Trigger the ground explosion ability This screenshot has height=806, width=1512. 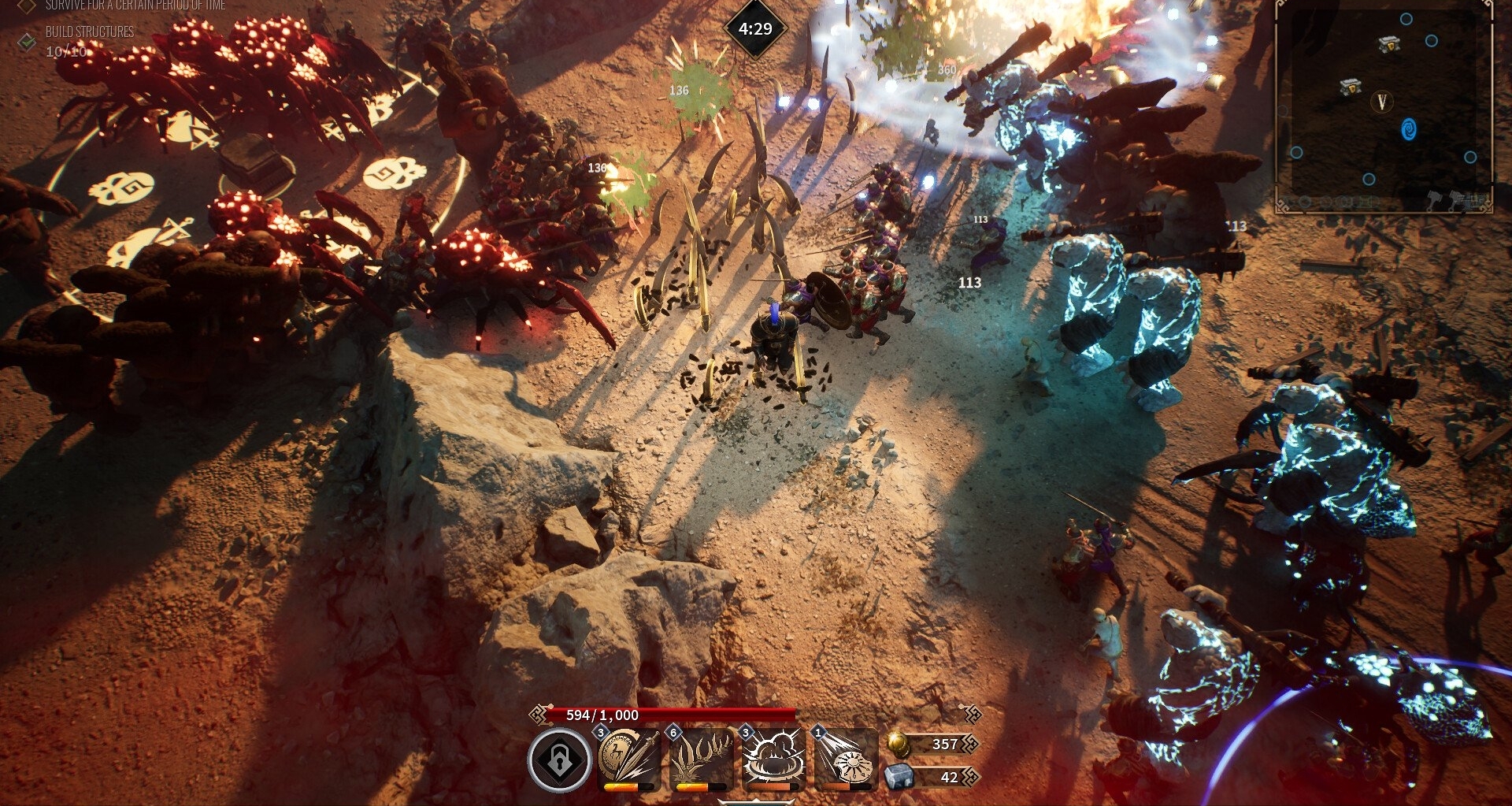(x=773, y=758)
